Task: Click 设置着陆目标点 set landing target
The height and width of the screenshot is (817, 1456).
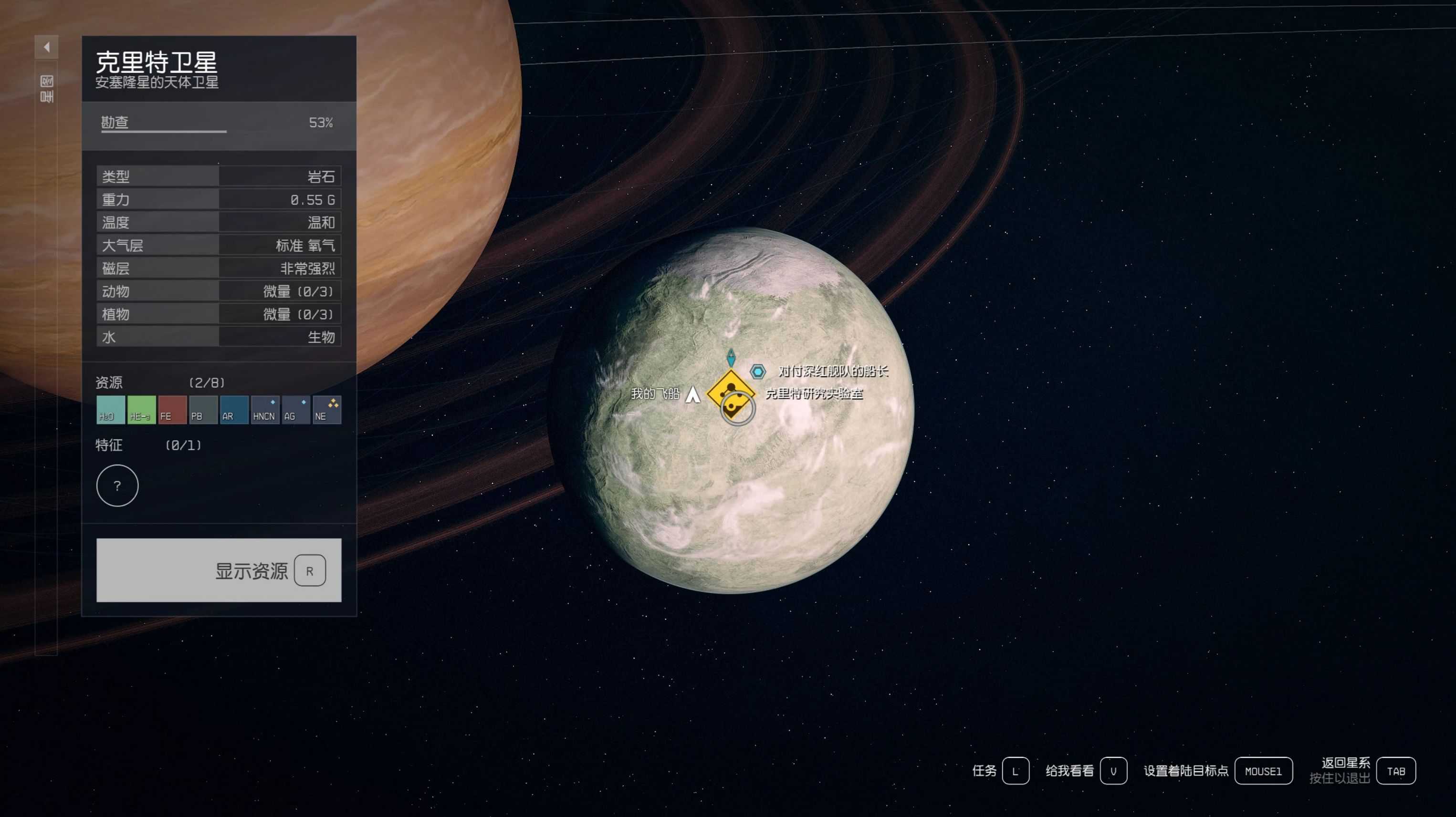Action: point(1263,771)
